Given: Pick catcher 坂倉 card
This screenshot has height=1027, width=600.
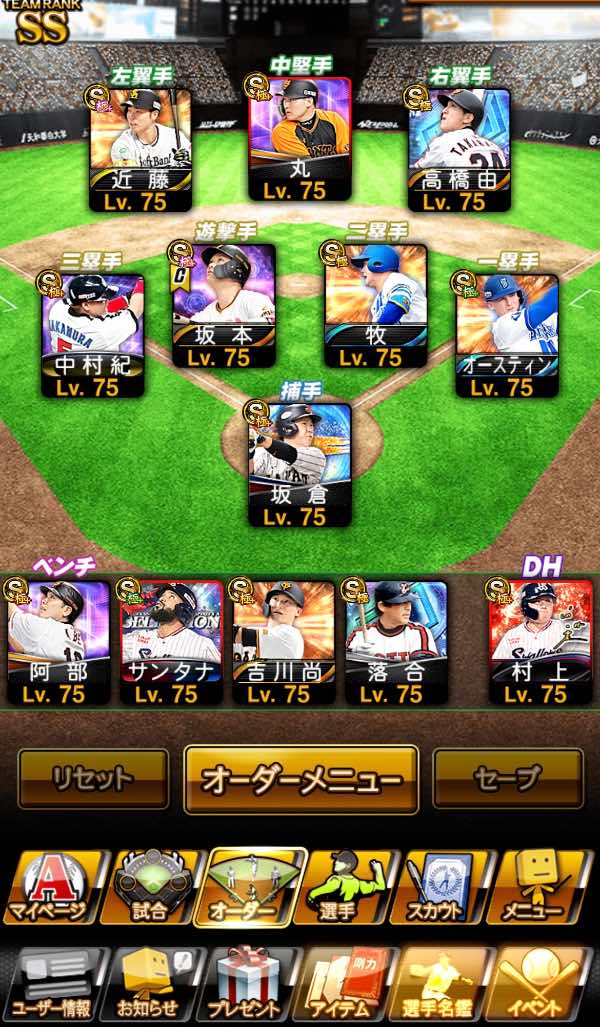Looking at the screenshot, I should (x=299, y=465).
